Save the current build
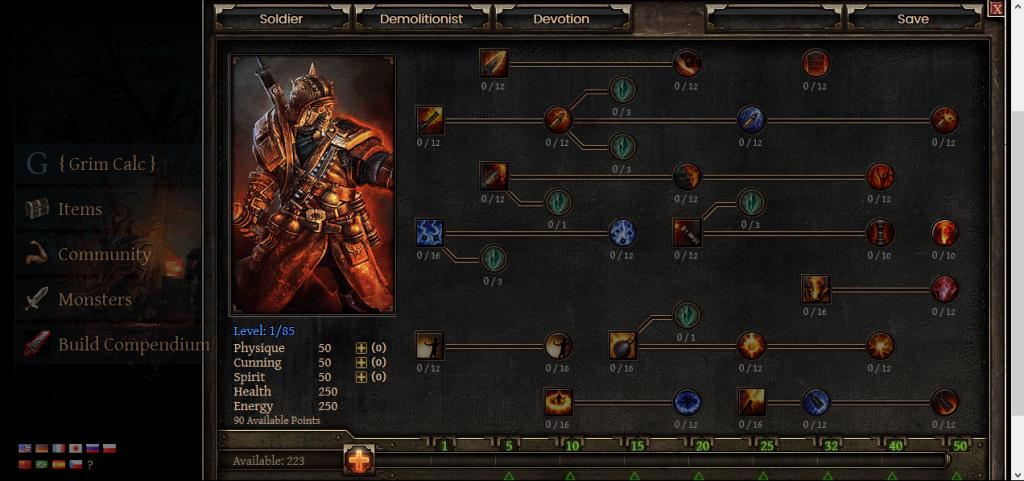The image size is (1024, 481). 912,19
